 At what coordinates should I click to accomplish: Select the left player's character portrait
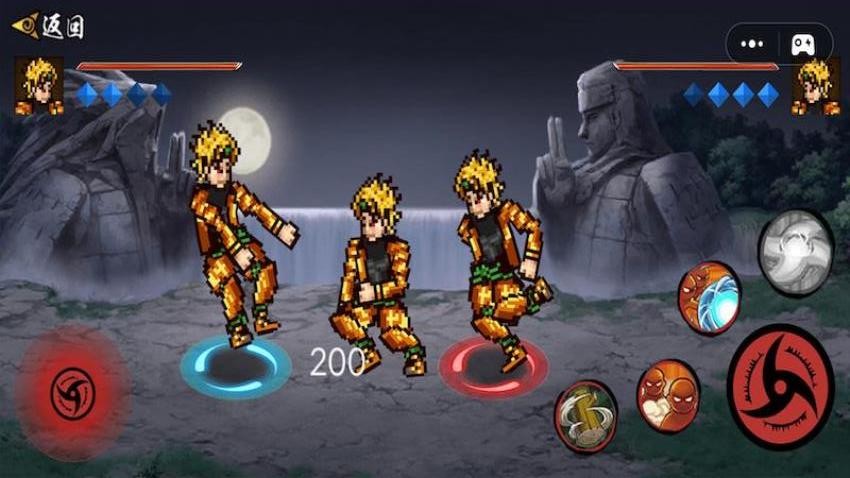pos(39,85)
